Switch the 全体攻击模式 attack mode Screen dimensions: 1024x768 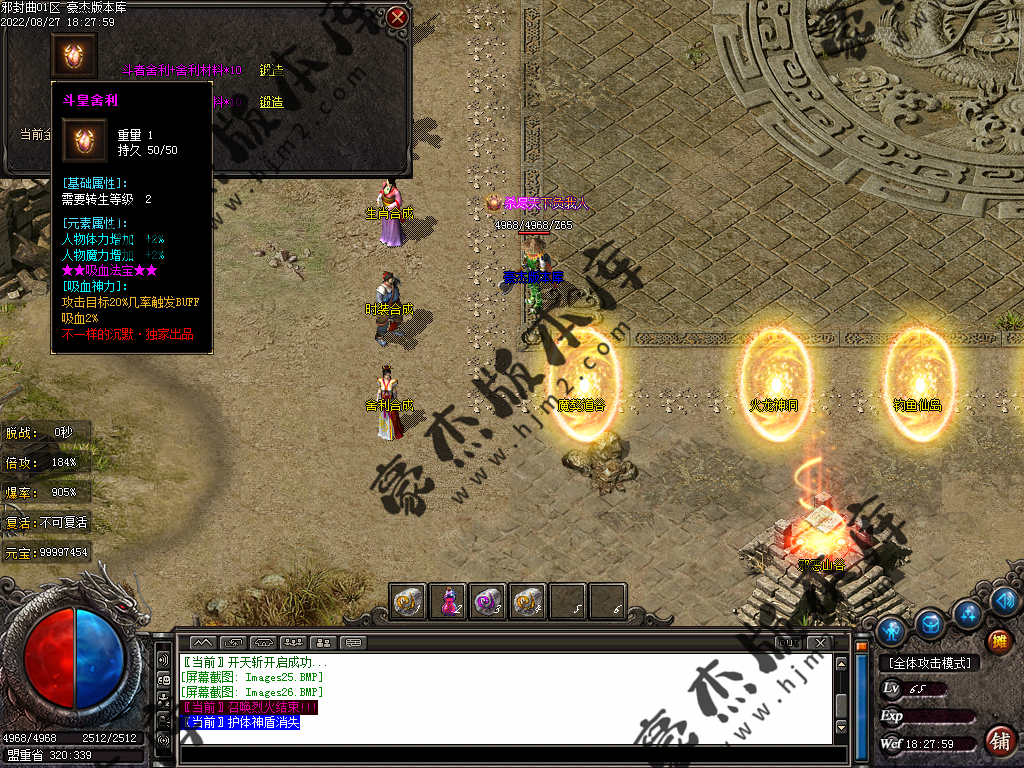929,663
